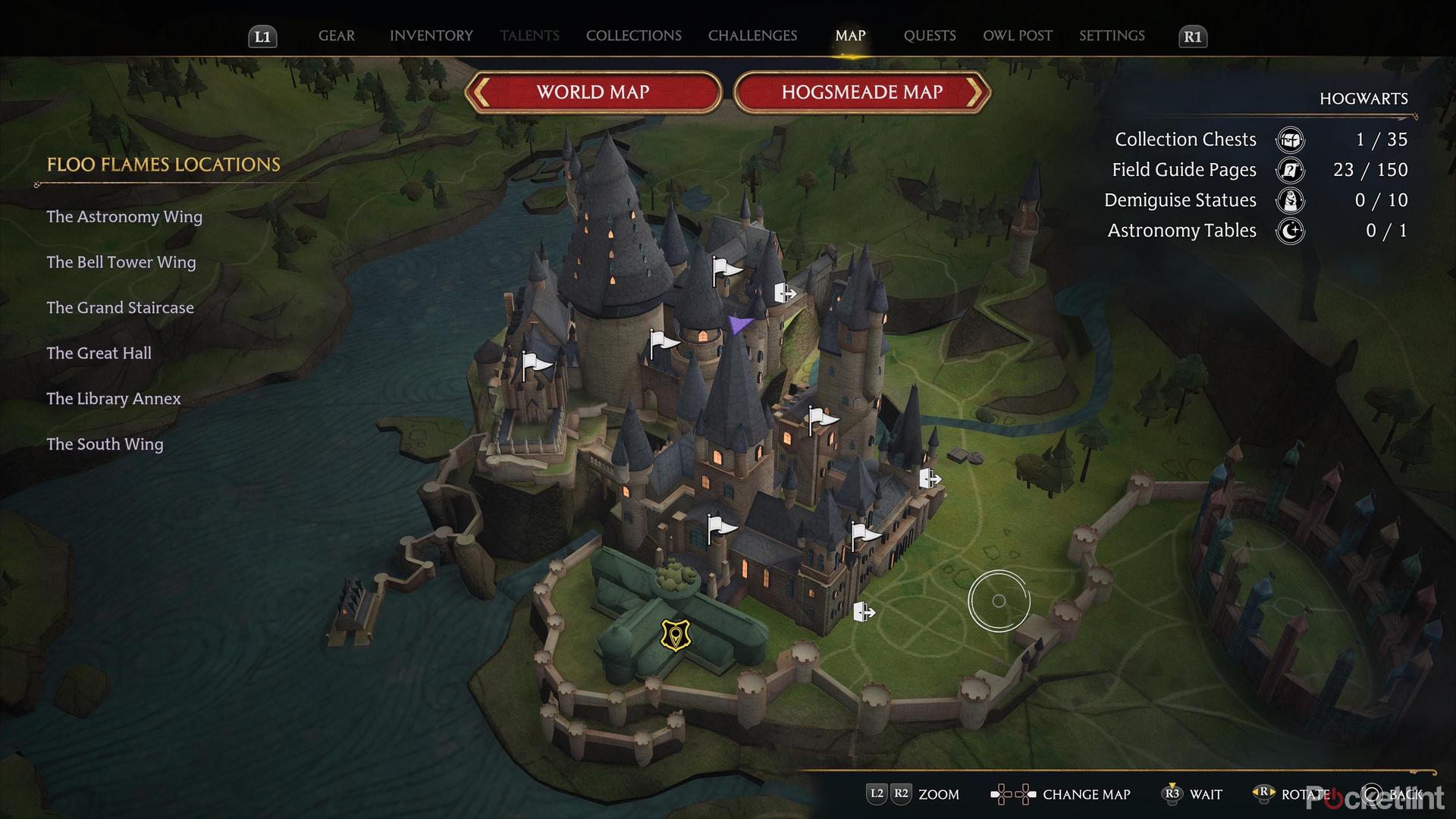The image size is (1456, 819).
Task: Select The South Wing floo flame
Action: [105, 444]
